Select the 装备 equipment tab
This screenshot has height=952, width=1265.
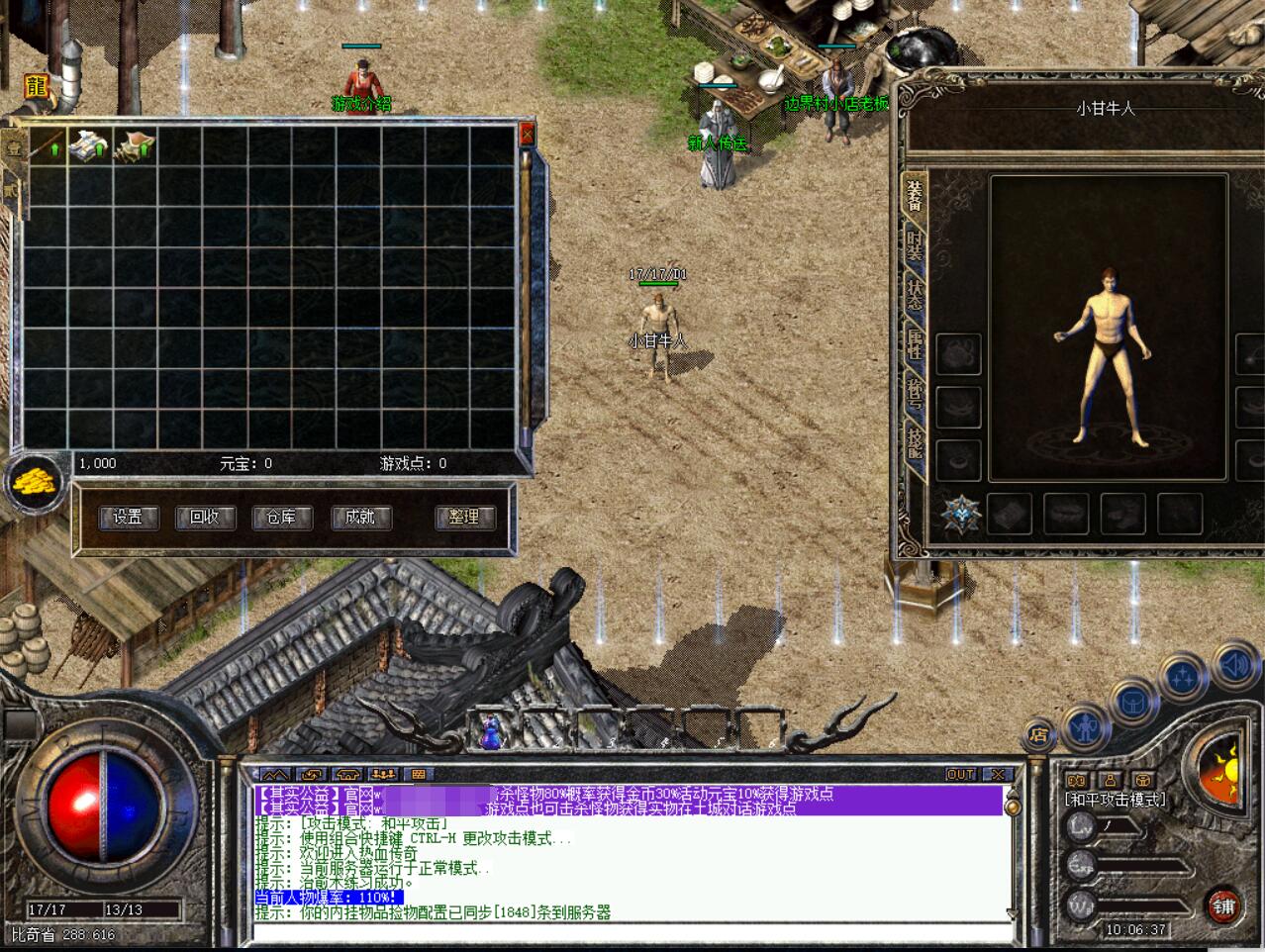(x=914, y=194)
